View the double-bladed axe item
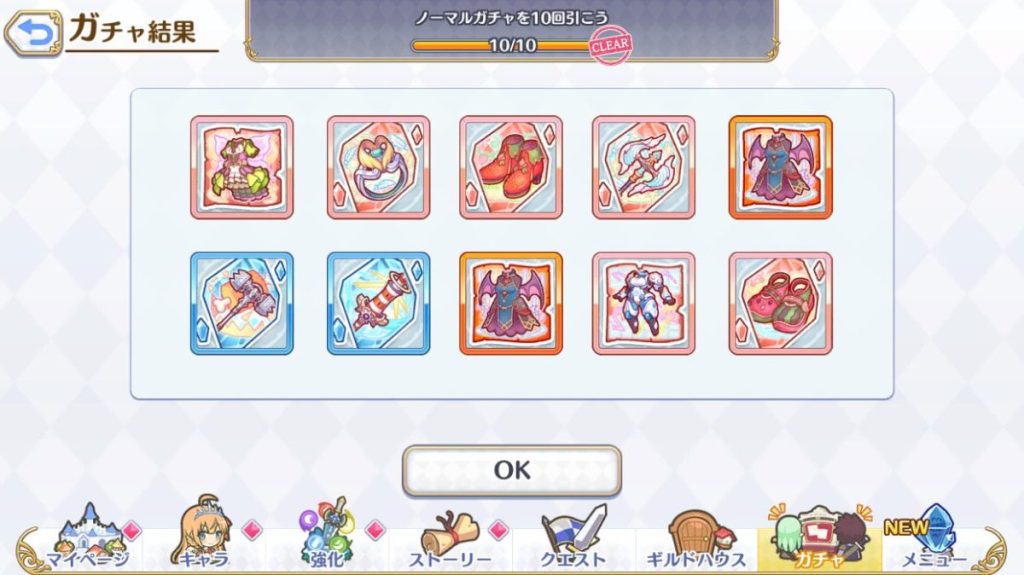The width and height of the screenshot is (1024, 575). 643,167
